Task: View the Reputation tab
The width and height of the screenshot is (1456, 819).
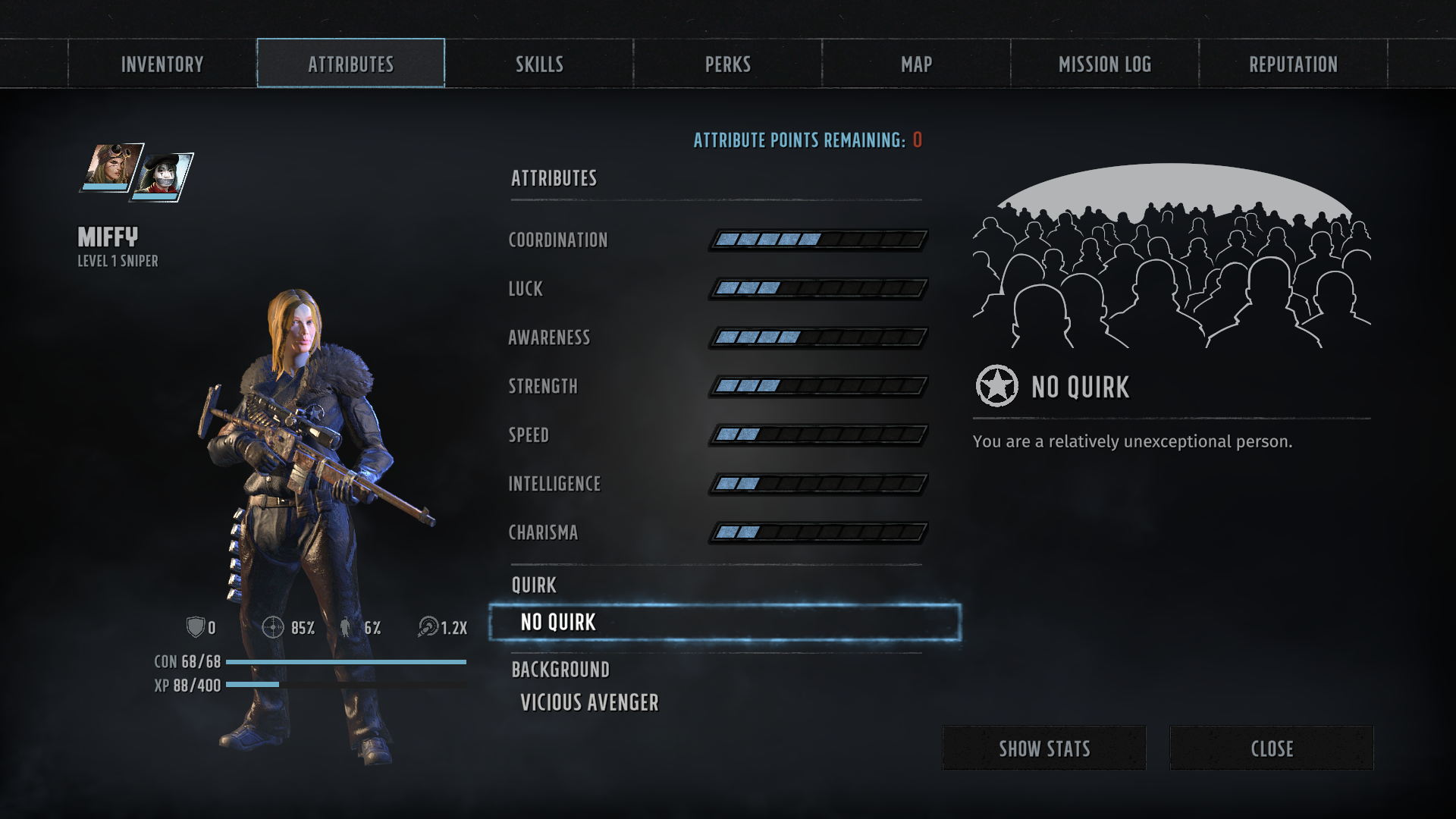Action: pyautogui.click(x=1293, y=64)
